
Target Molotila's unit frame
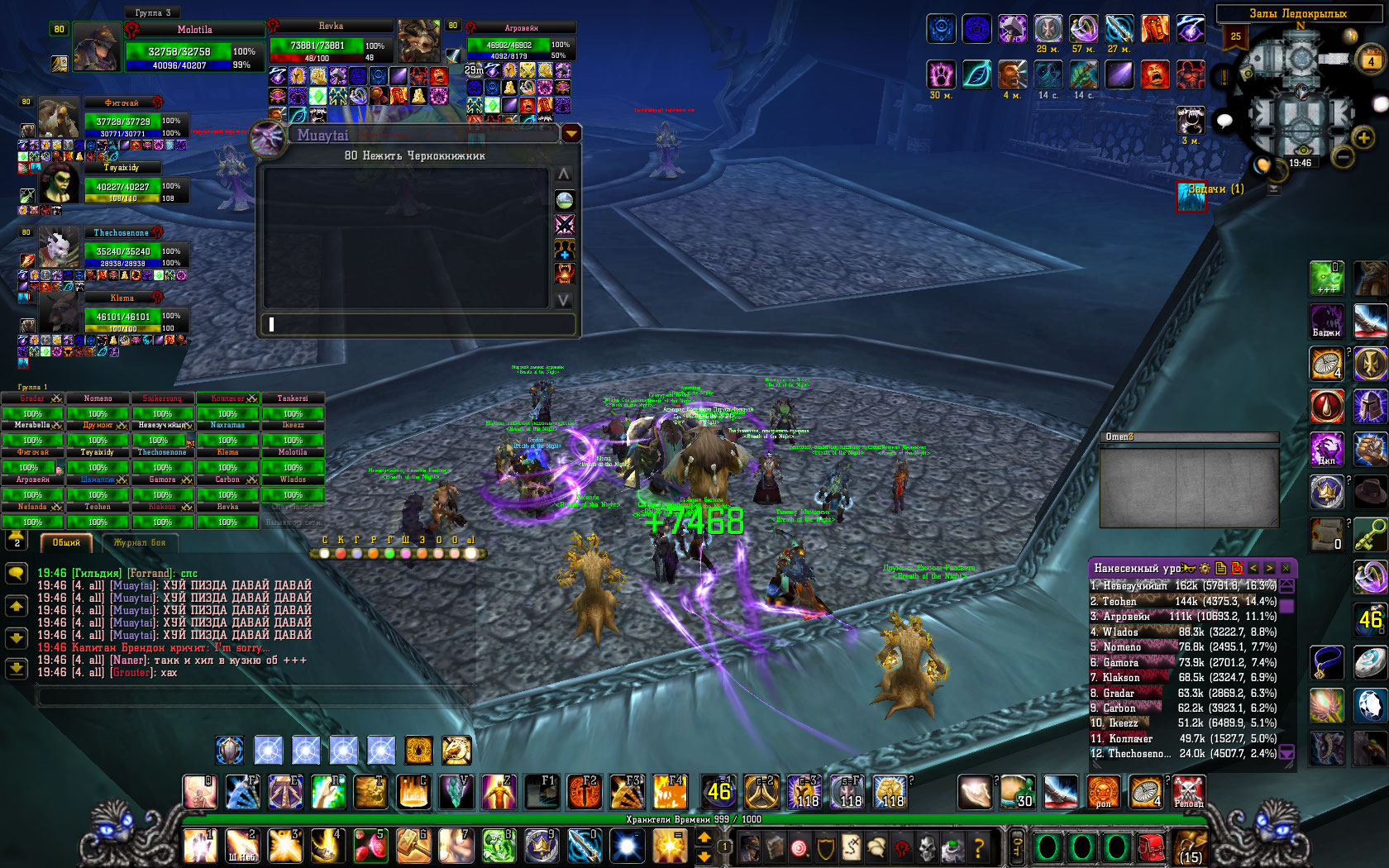point(194,50)
